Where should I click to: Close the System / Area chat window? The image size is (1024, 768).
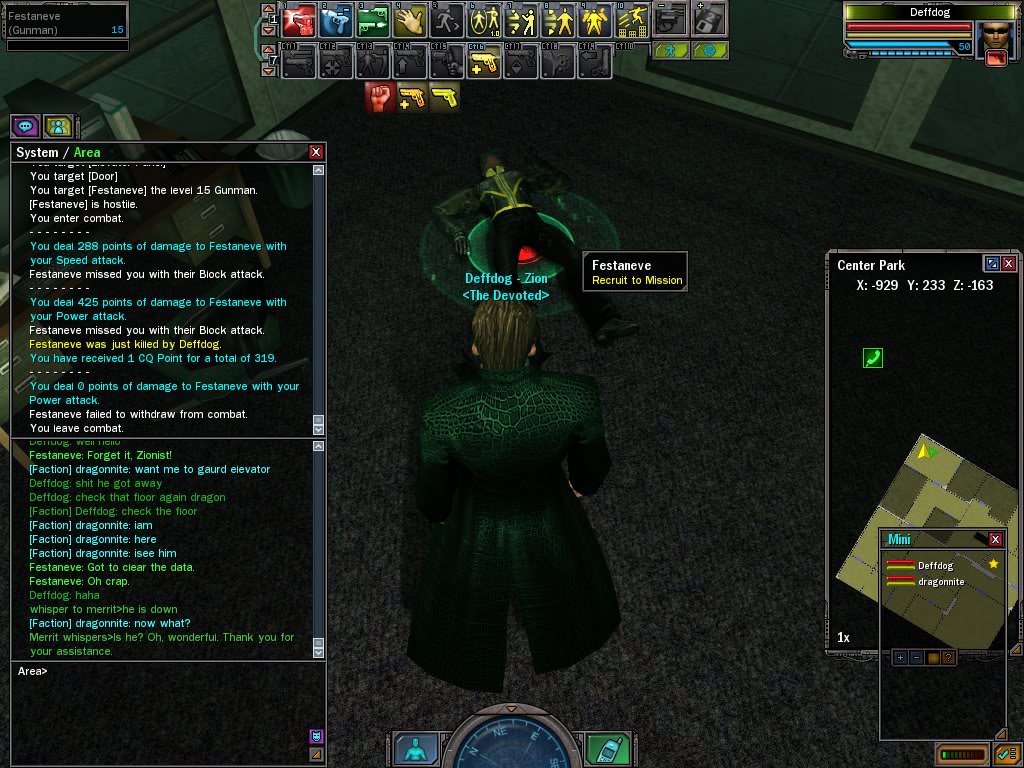[x=316, y=152]
